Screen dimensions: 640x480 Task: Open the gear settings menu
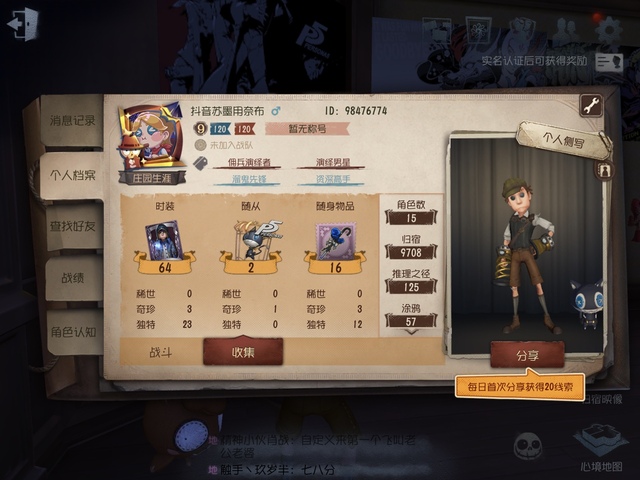pyautogui.click(x=607, y=29)
